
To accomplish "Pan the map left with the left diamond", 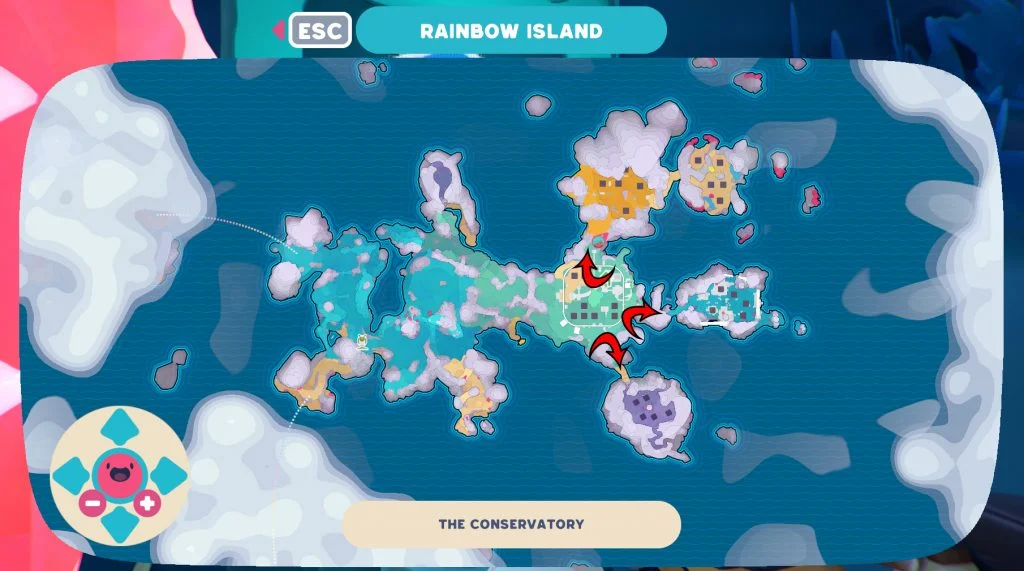I will (69, 474).
